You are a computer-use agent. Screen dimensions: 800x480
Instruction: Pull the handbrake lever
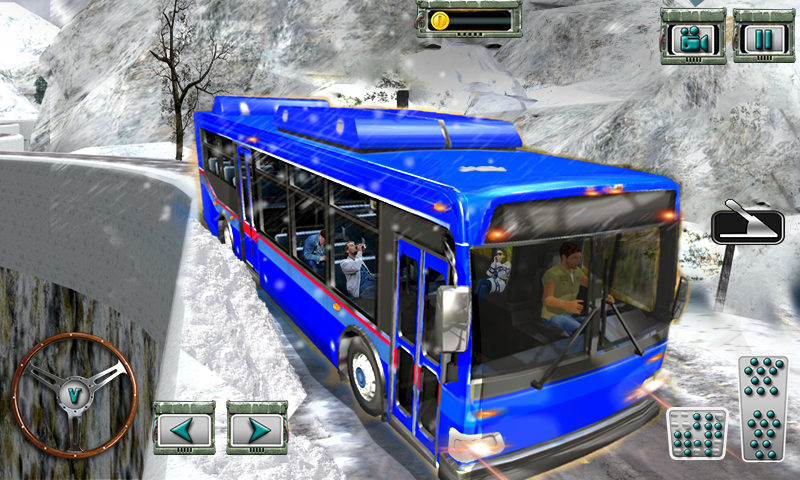tap(748, 222)
